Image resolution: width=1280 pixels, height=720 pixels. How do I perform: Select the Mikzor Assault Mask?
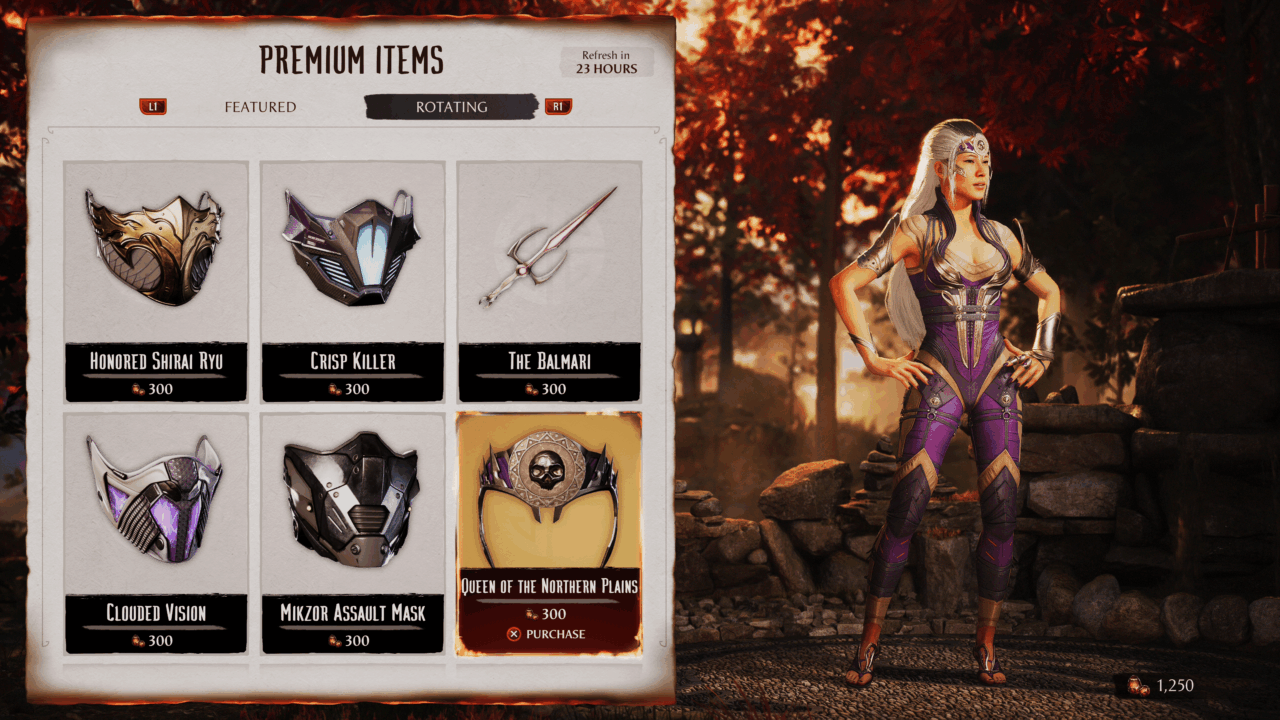(352, 532)
